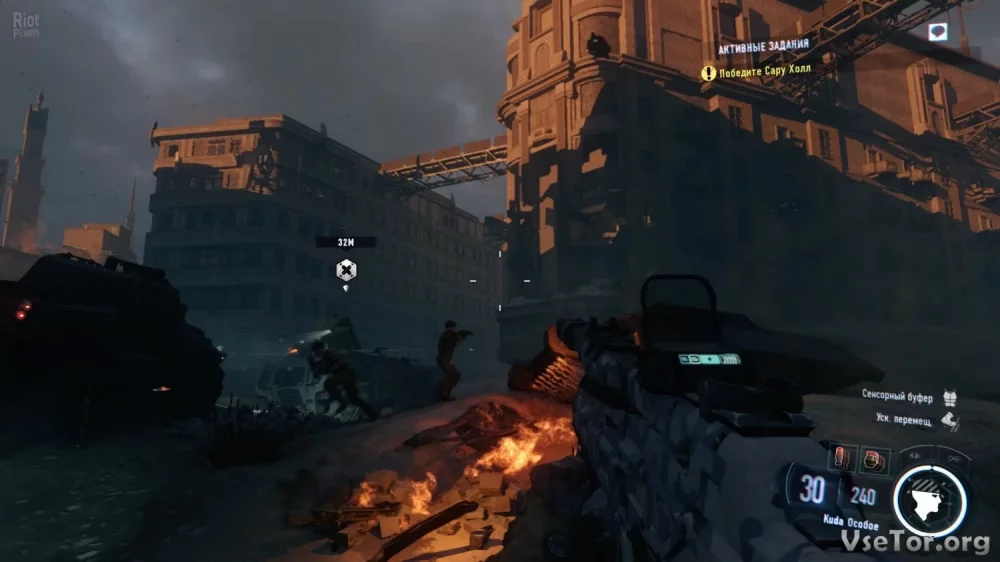Select the lethal grenade slot

click(842, 459)
